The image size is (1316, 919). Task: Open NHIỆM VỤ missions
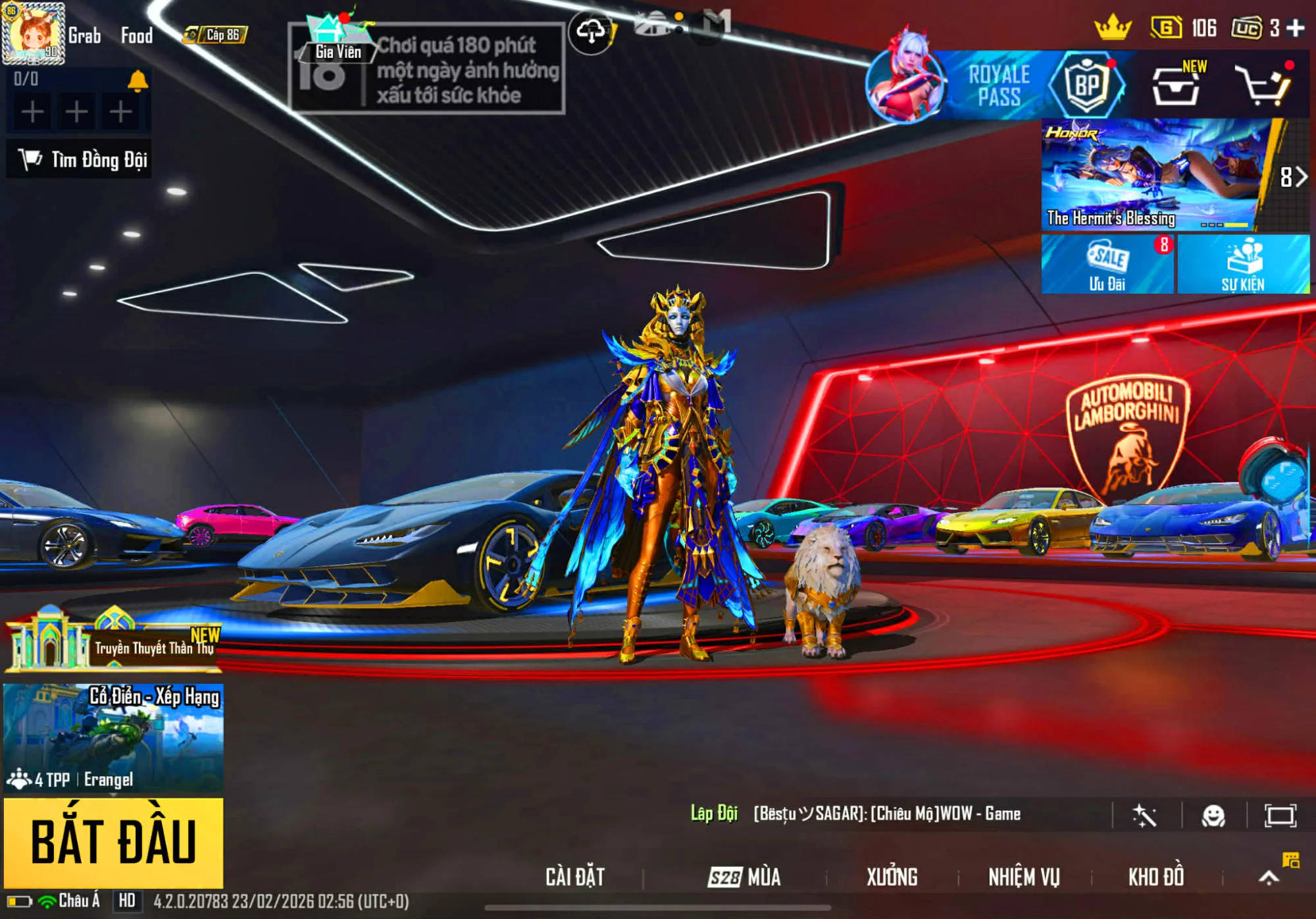point(1024,877)
